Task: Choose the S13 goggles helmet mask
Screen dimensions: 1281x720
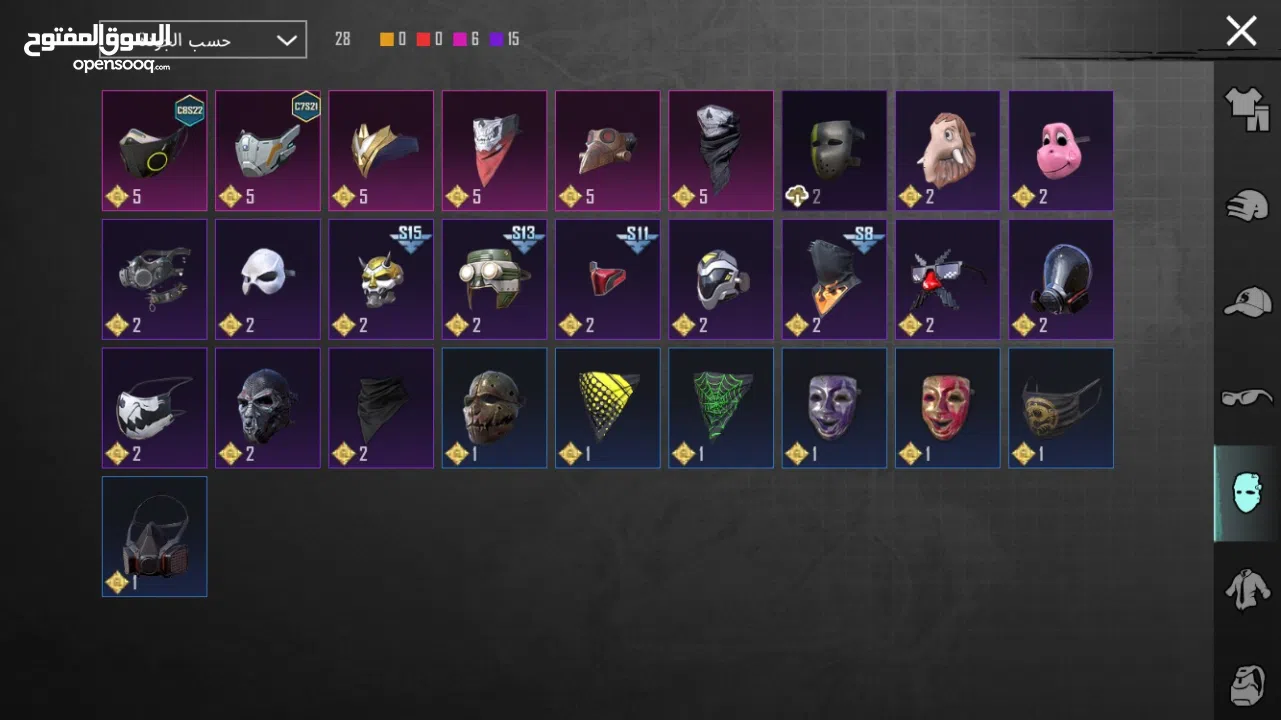Action: [x=495, y=279]
